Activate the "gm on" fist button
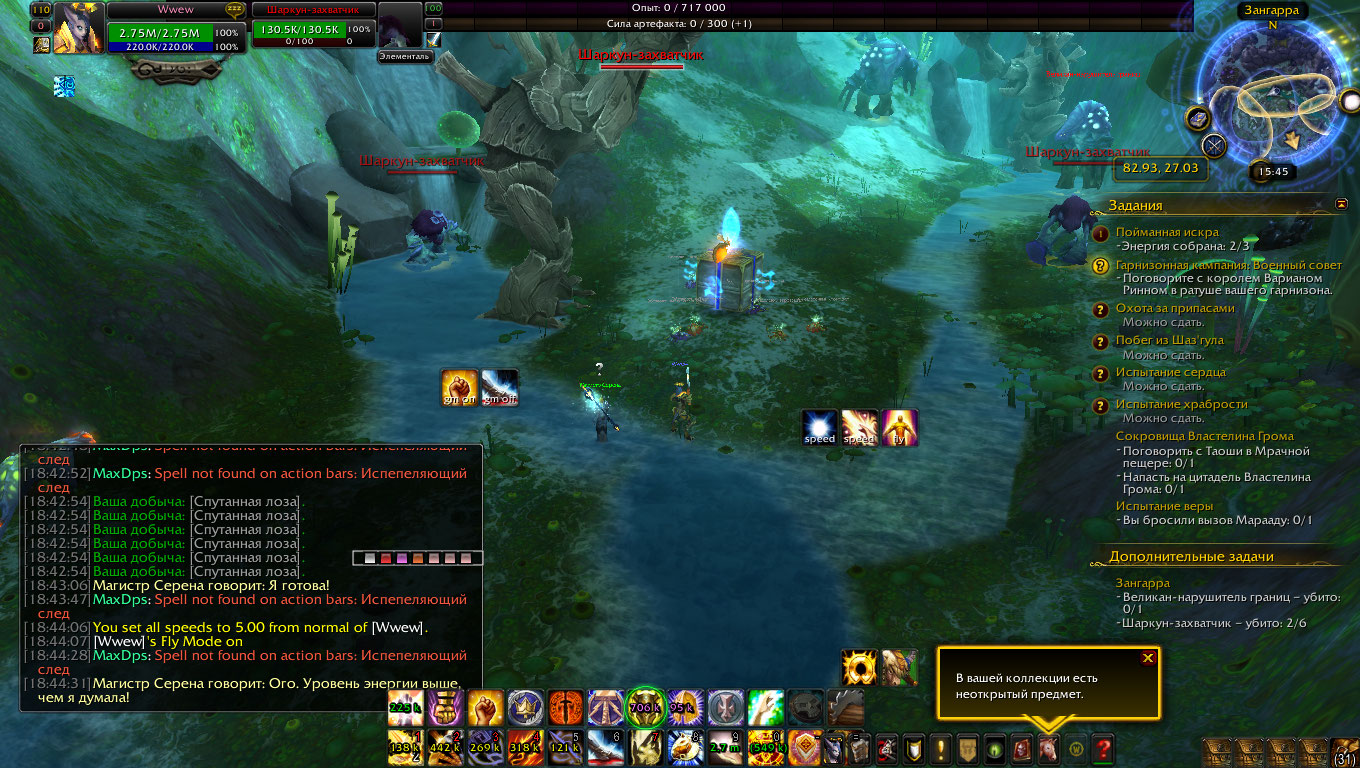 460,388
